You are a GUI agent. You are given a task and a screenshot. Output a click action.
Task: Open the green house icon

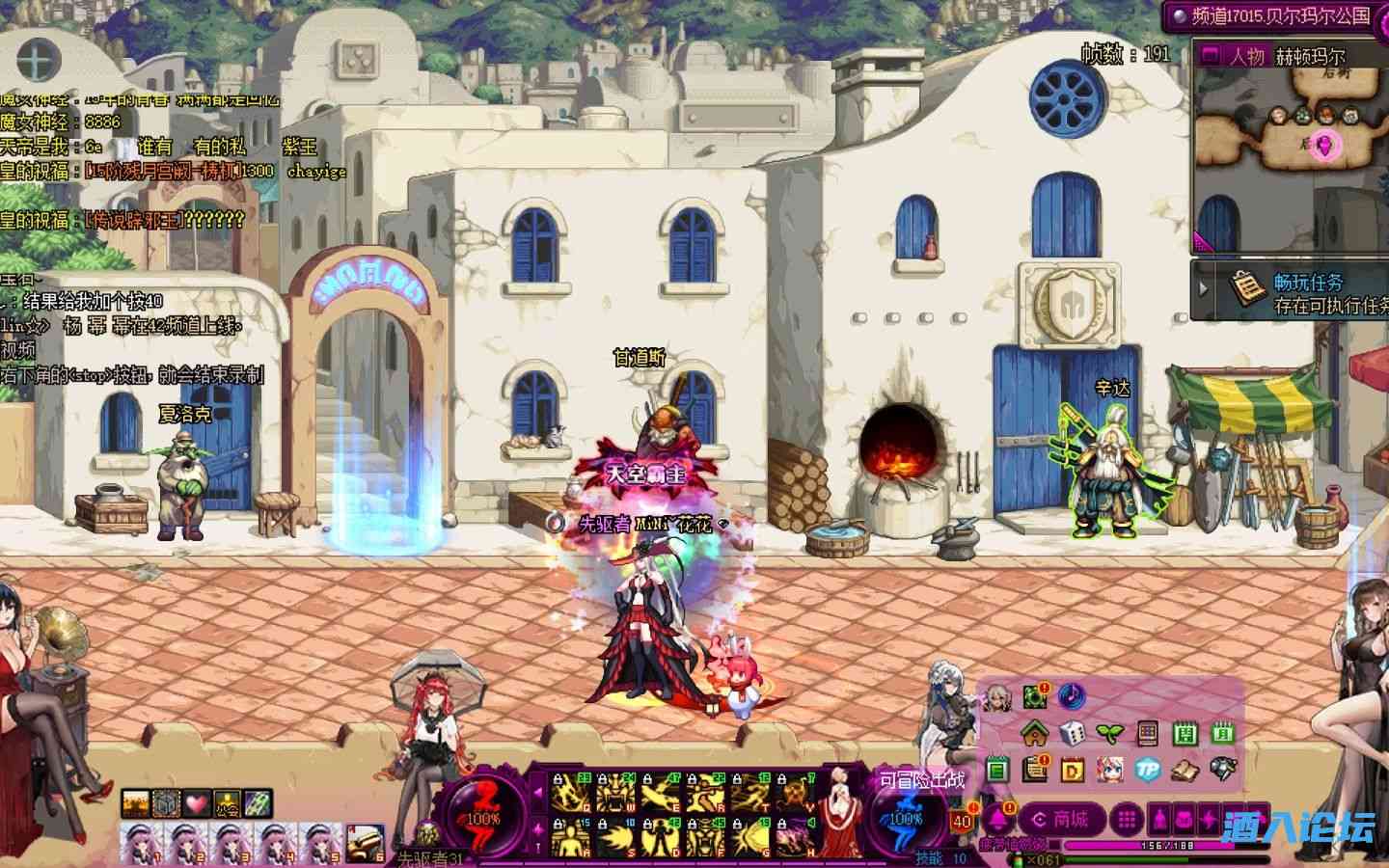1035,734
